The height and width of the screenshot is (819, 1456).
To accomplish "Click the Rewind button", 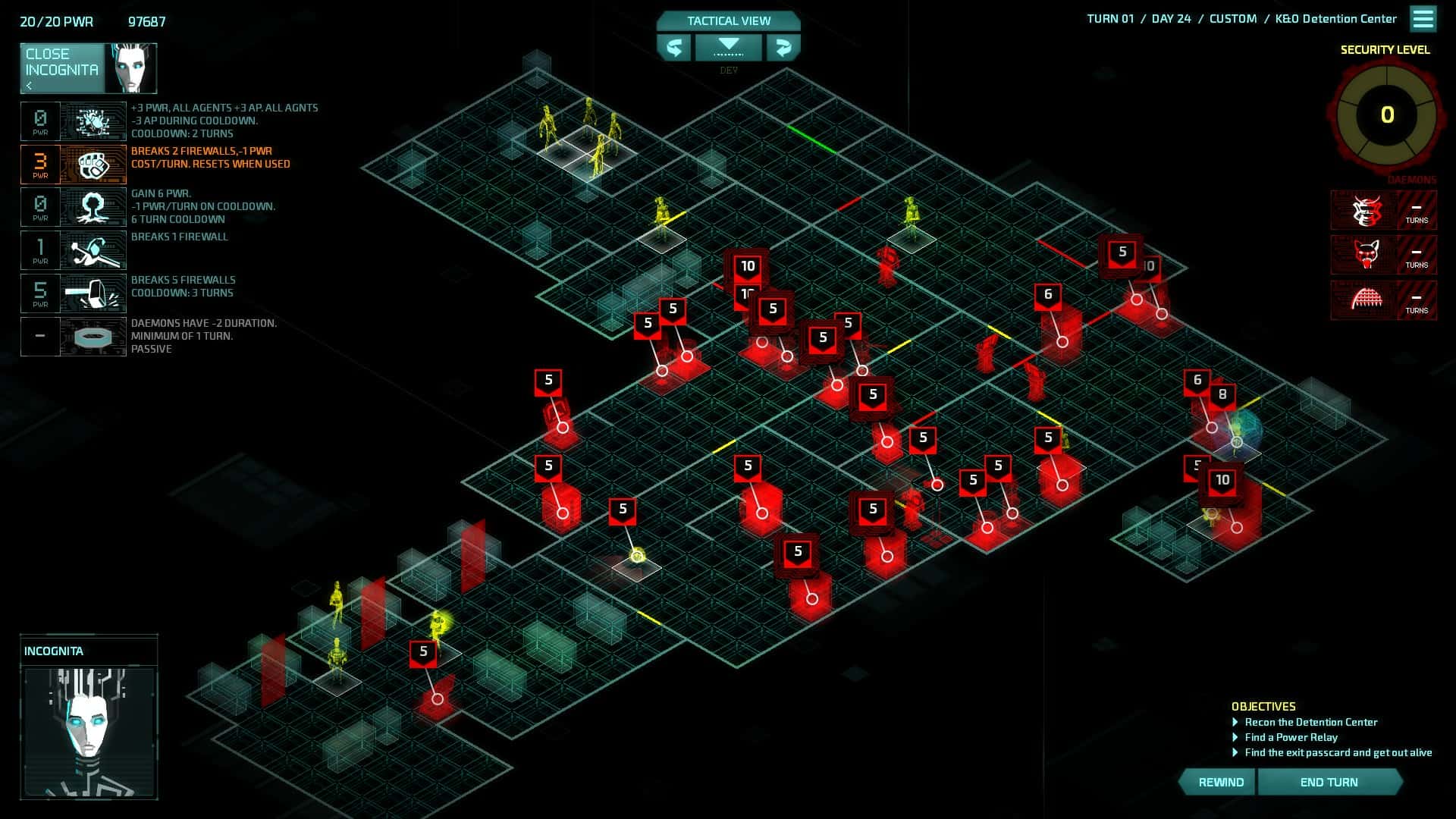I will [1219, 781].
